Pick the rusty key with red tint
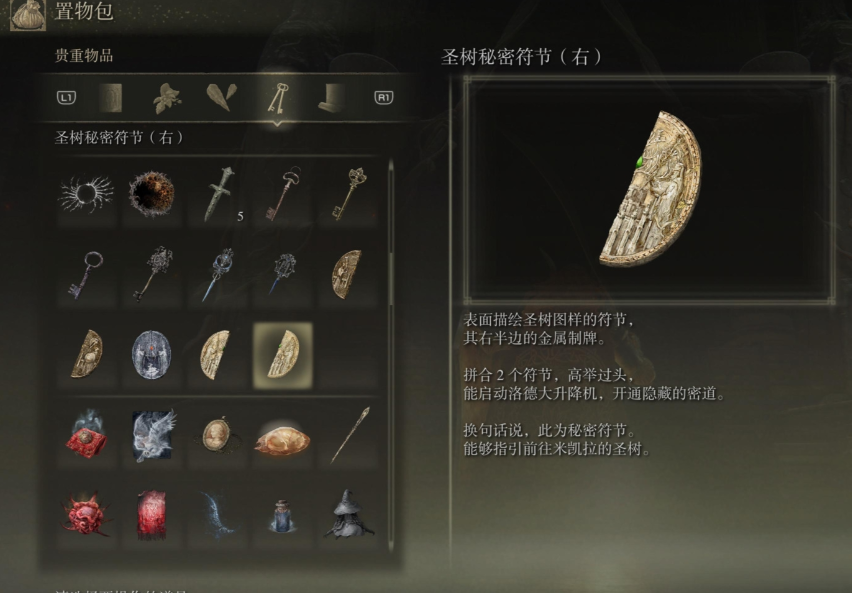852x593 pixels. [x=282, y=192]
